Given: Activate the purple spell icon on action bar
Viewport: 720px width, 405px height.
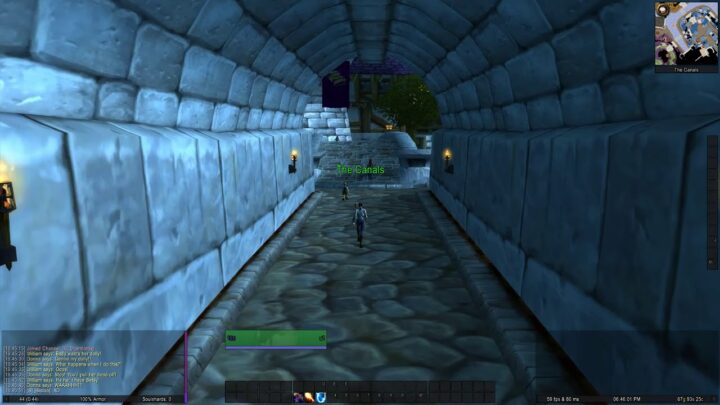Looking at the screenshot, I should (x=298, y=398).
